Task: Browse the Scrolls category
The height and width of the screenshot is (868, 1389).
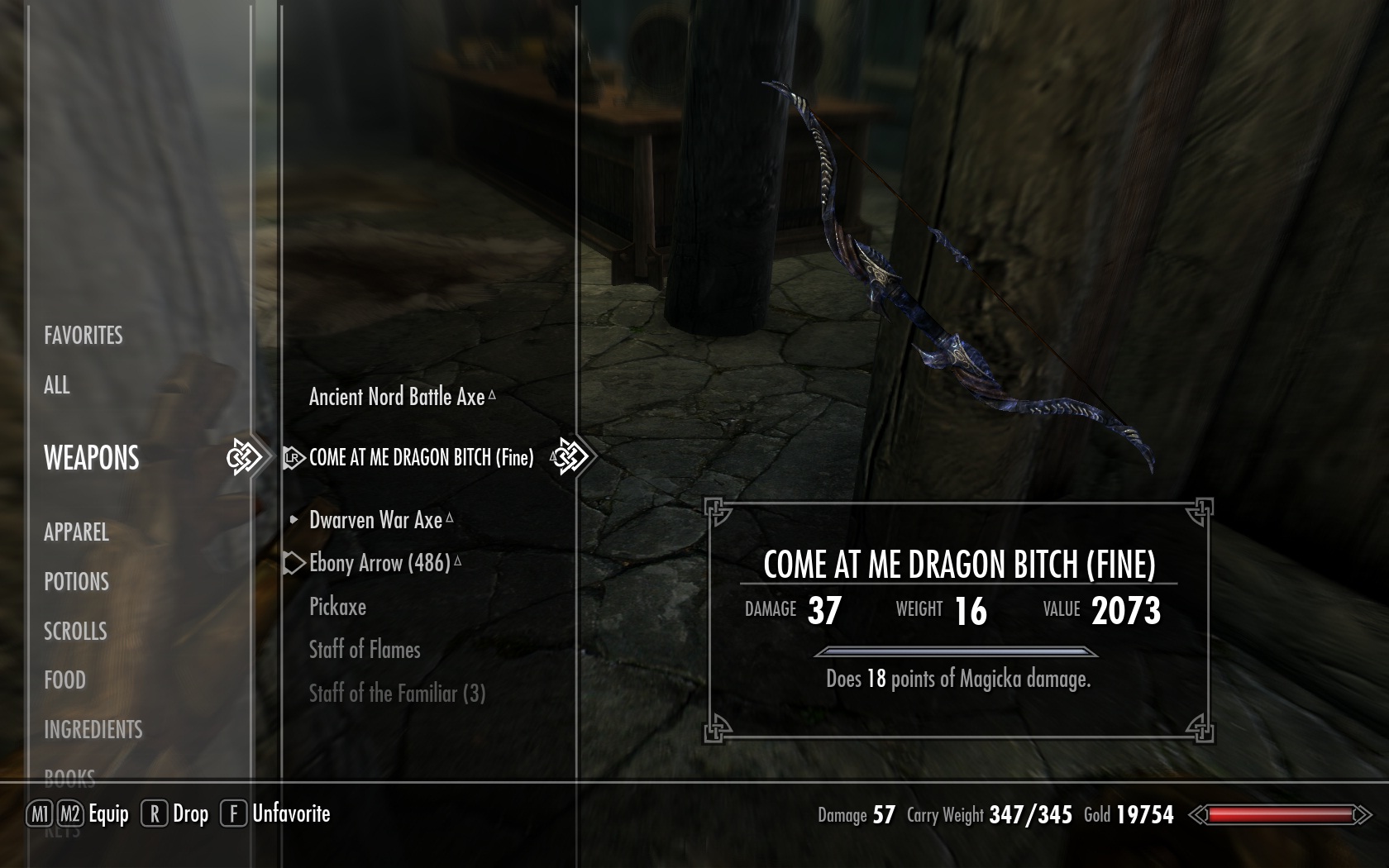Action: click(75, 632)
